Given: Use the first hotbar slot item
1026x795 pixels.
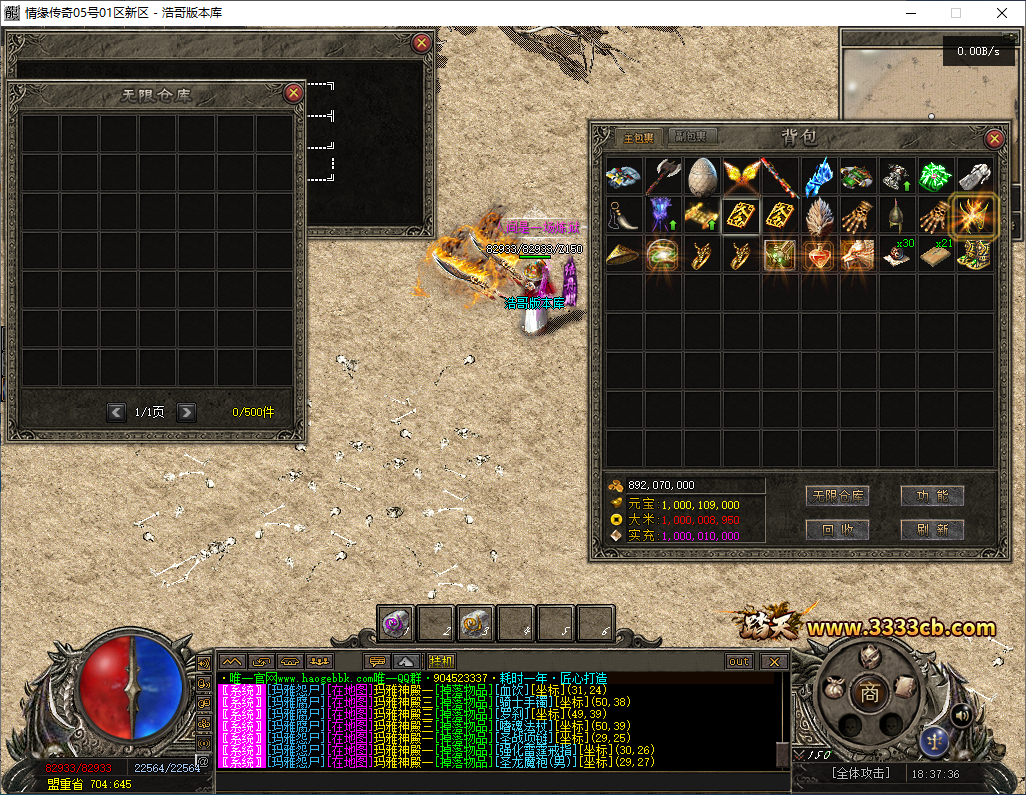Looking at the screenshot, I should coord(396,623).
